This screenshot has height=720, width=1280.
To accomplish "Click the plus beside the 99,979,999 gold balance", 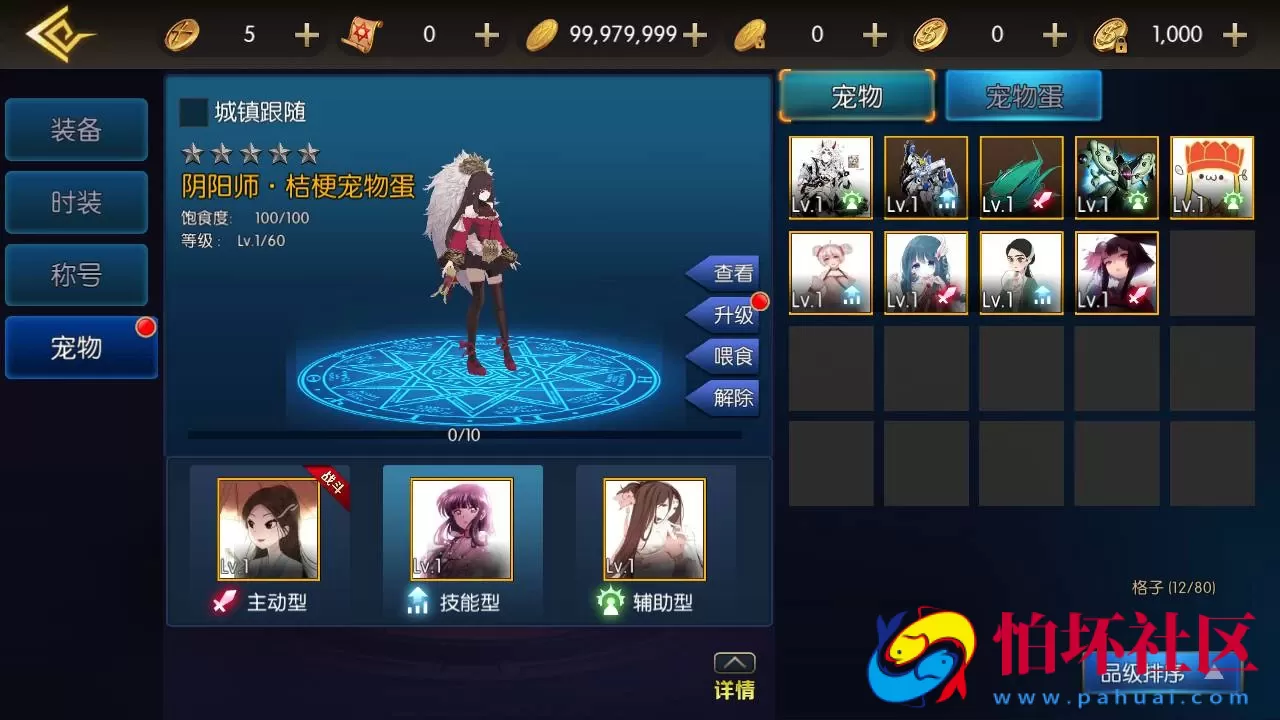I will coord(693,33).
